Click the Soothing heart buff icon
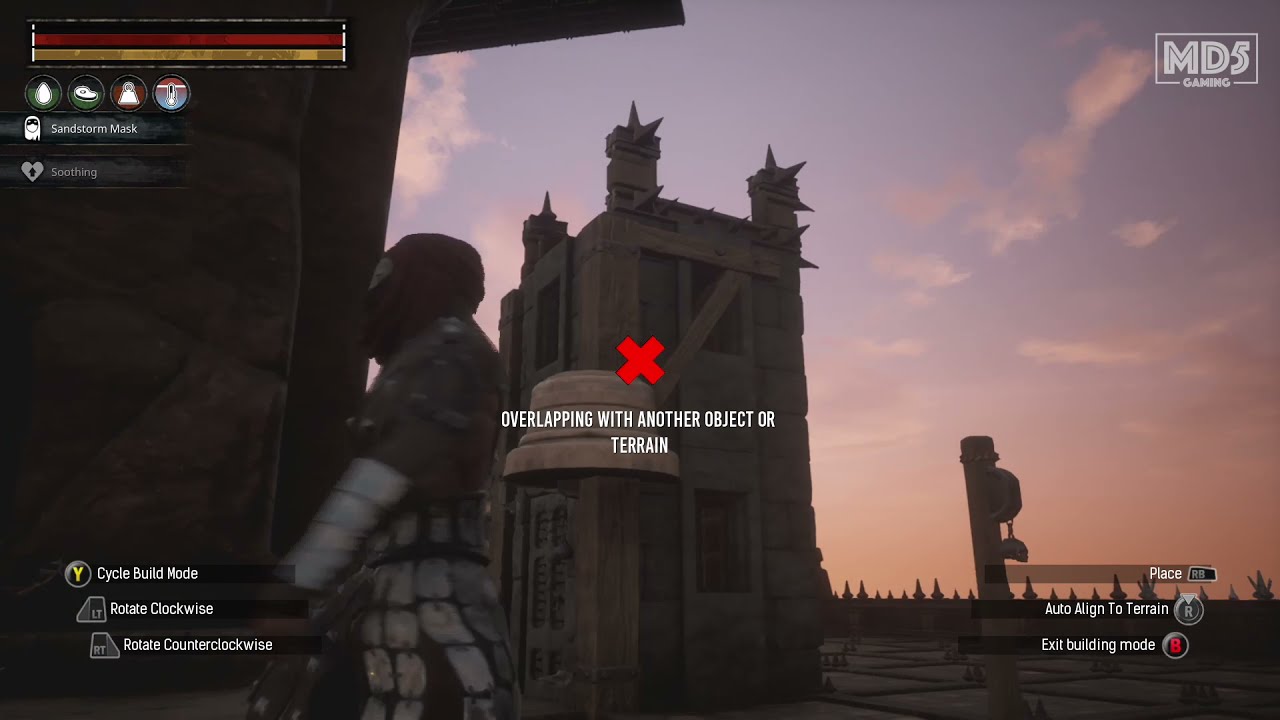1280x720 pixels. click(x=31, y=171)
